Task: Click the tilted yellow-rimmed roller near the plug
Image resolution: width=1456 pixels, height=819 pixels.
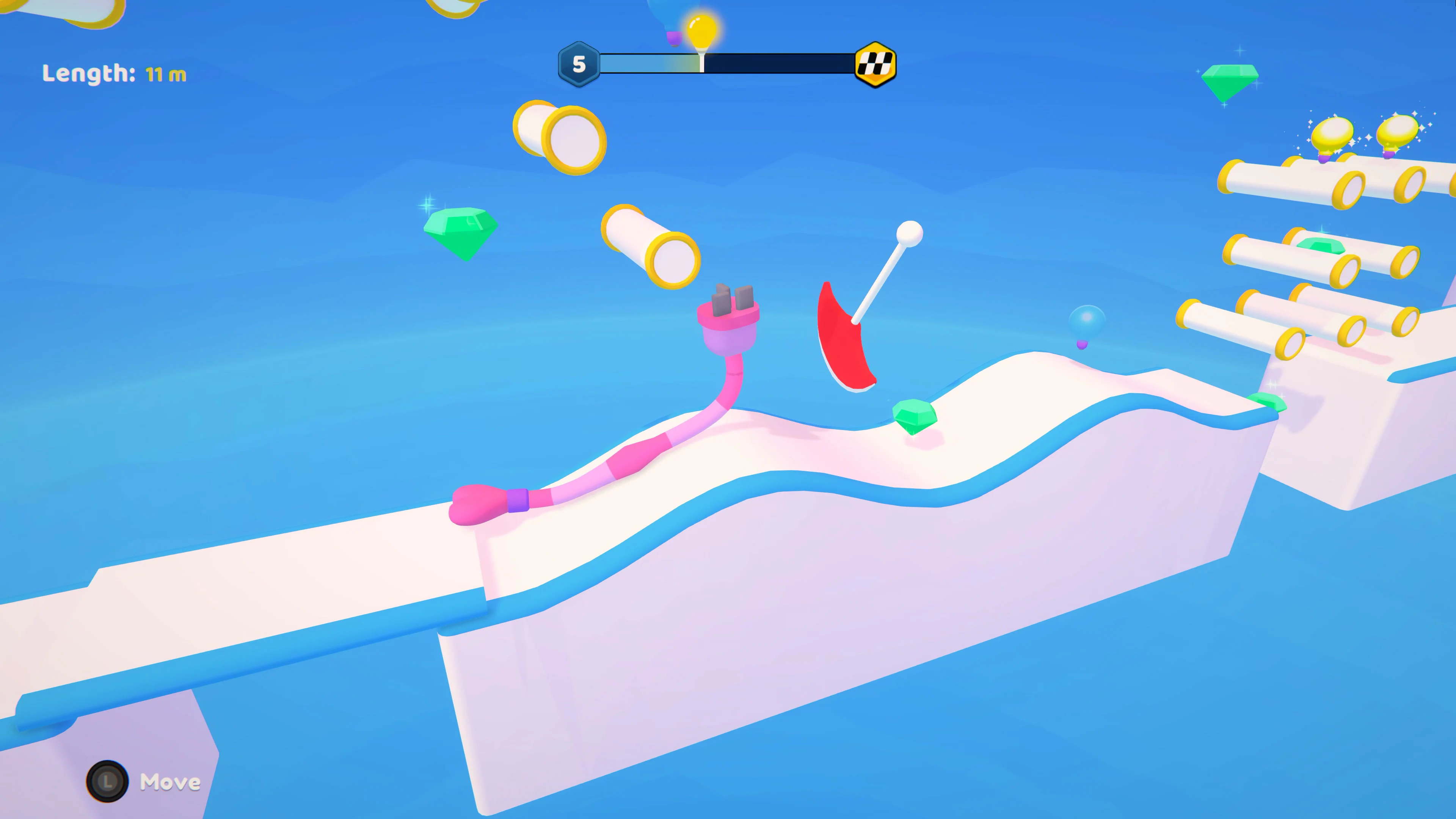Action: click(650, 249)
